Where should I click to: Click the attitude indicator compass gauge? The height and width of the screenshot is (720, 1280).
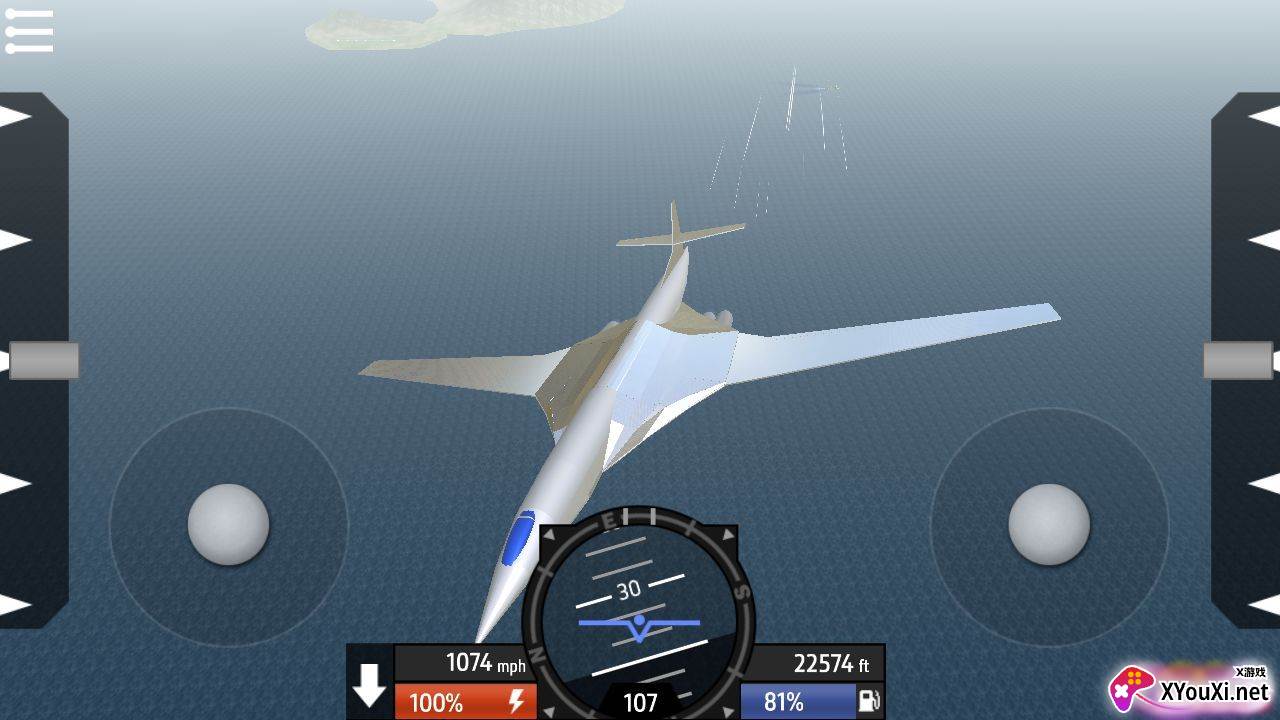pos(639,612)
